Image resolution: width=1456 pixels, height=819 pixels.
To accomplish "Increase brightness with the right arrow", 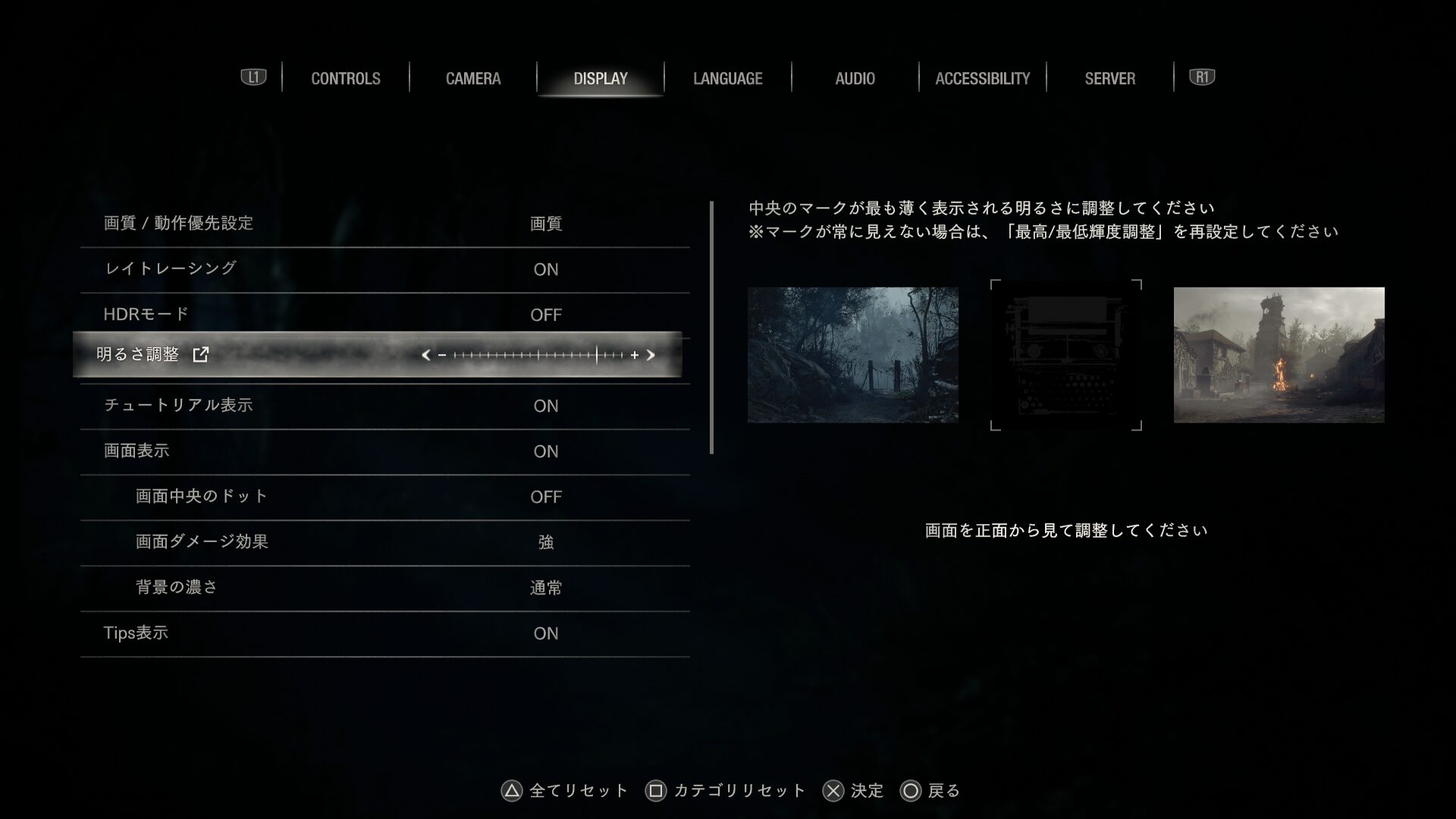I will [651, 355].
